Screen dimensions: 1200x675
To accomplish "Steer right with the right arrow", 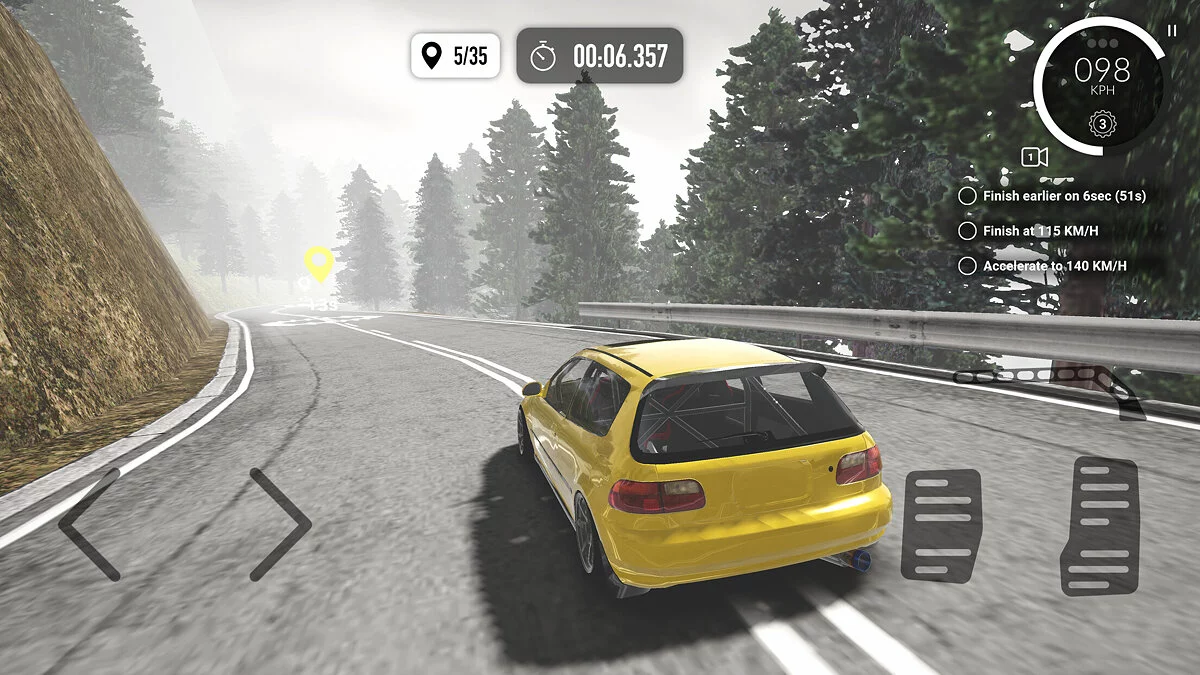I will click(x=281, y=524).
